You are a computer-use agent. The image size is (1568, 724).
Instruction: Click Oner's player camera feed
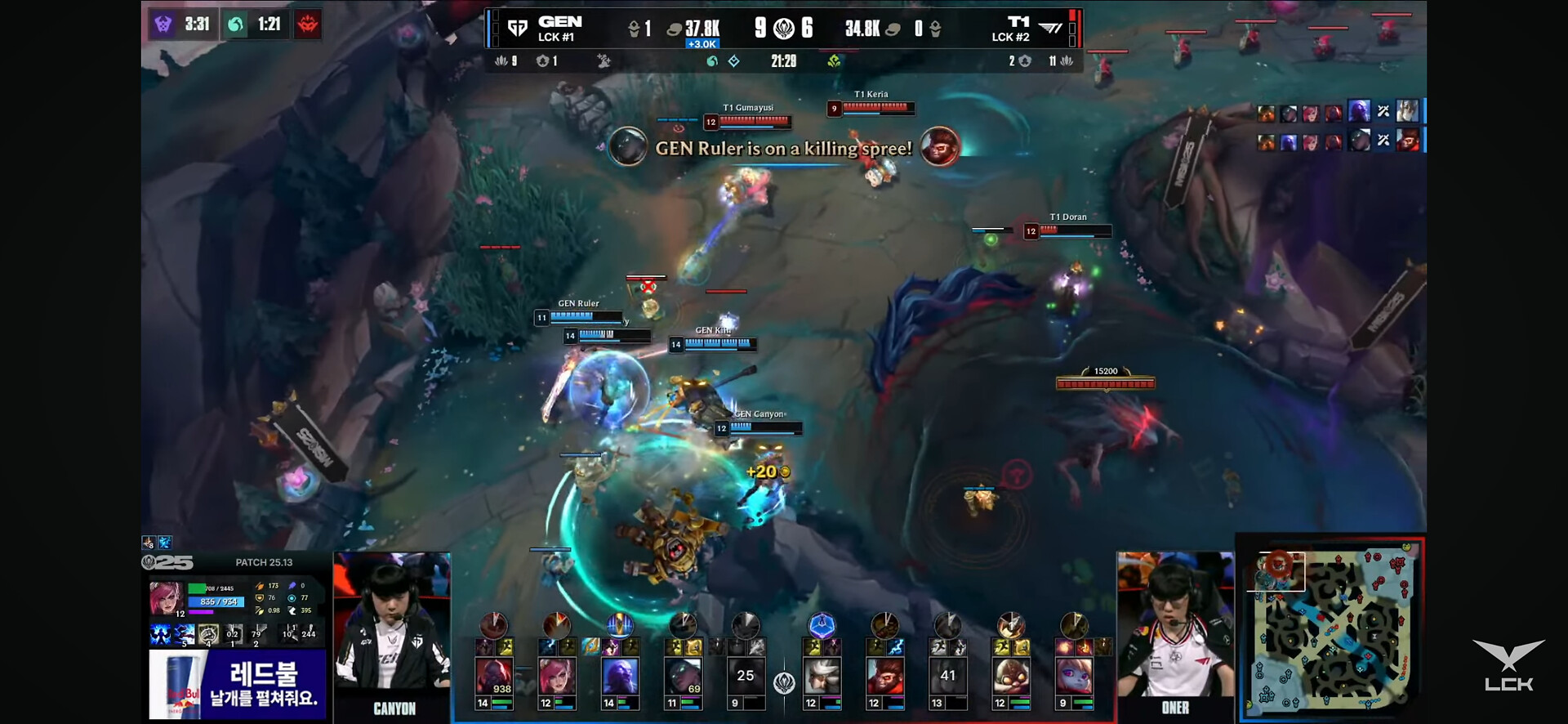pos(1175,625)
